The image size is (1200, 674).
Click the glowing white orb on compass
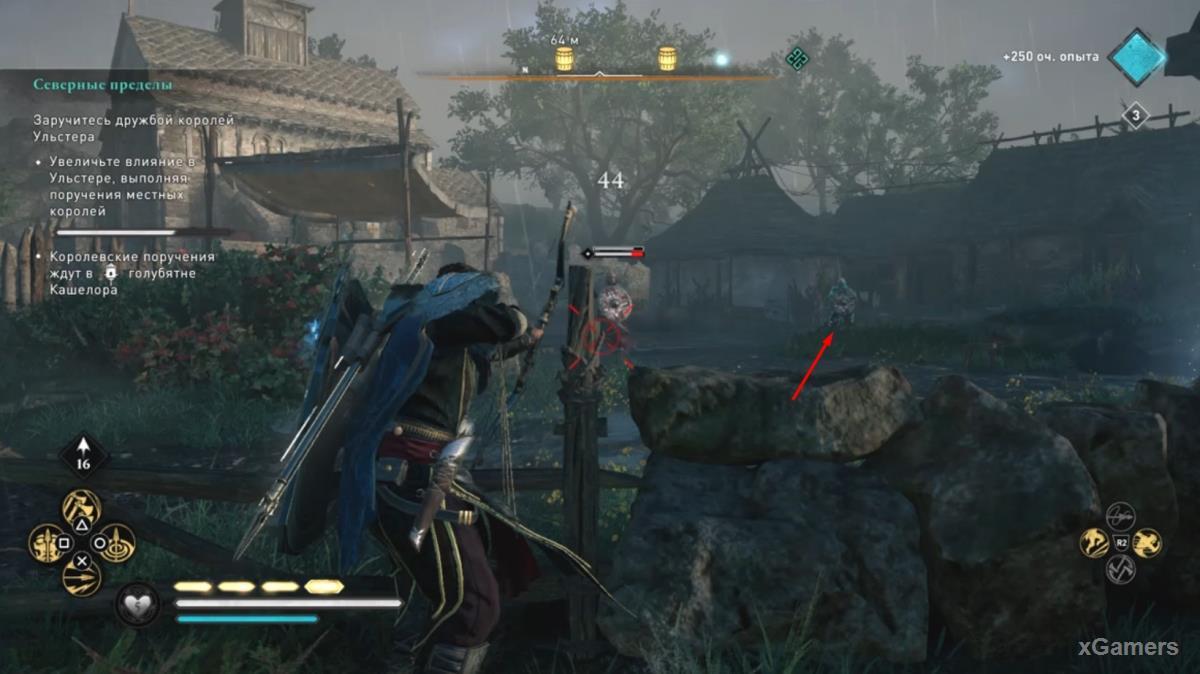tap(721, 60)
